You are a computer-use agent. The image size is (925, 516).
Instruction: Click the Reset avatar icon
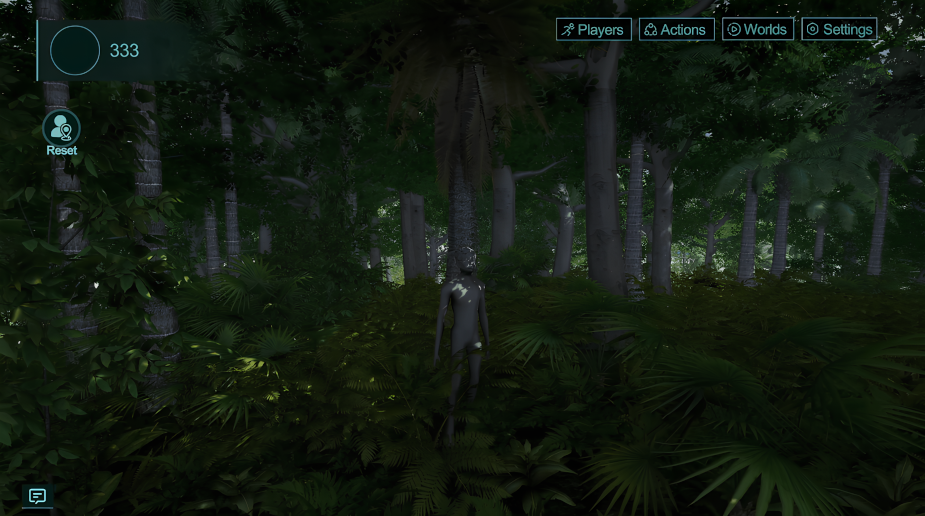[x=61, y=128]
